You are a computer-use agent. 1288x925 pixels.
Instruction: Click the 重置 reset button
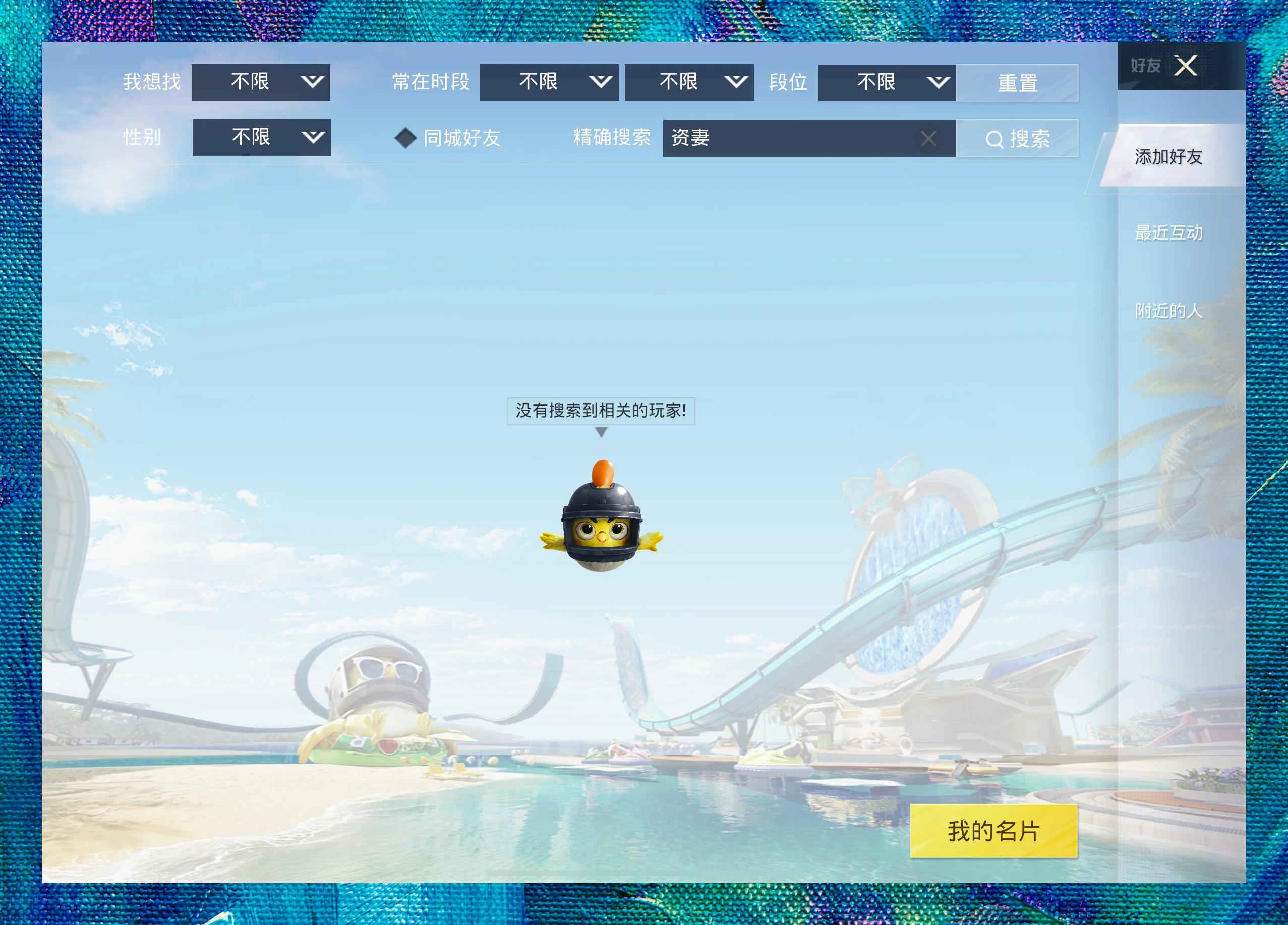[x=1017, y=83]
